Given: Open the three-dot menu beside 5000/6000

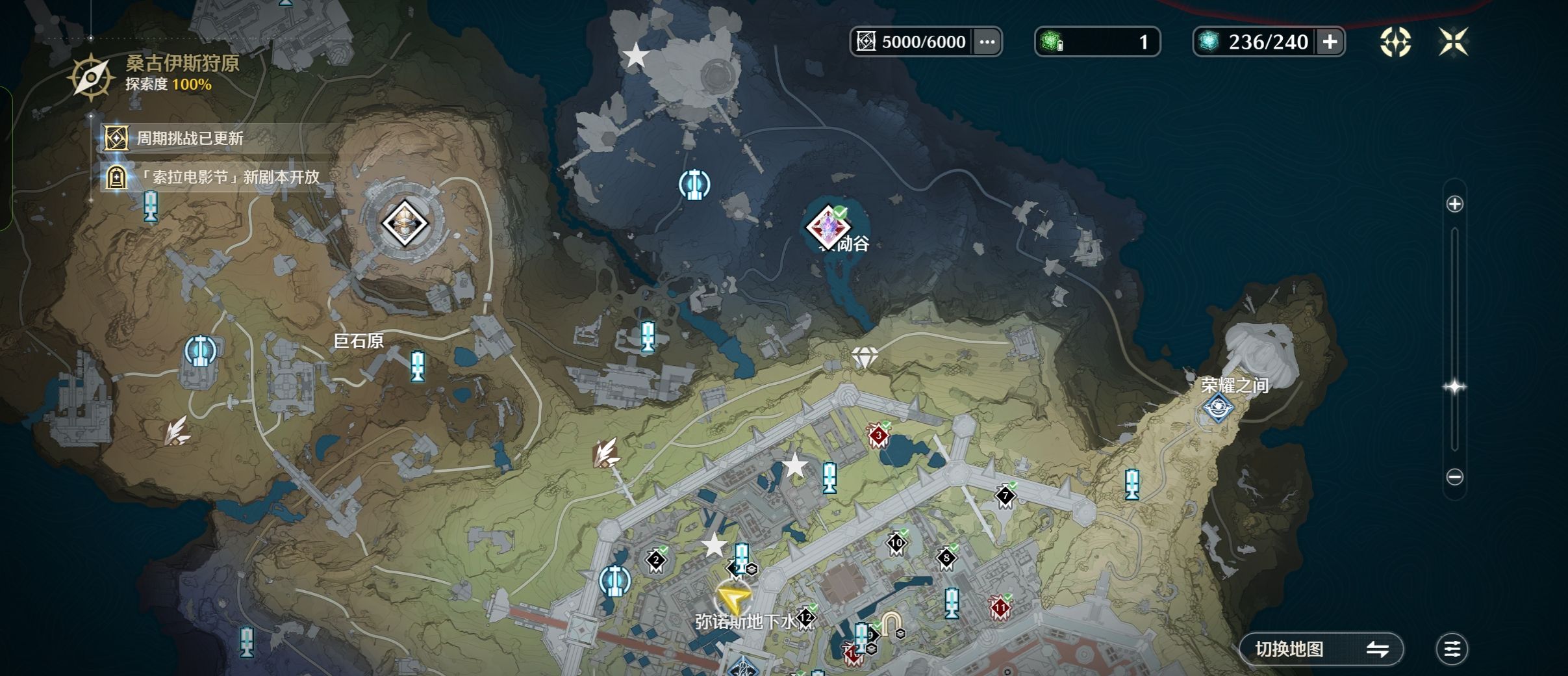Looking at the screenshot, I should click(987, 42).
